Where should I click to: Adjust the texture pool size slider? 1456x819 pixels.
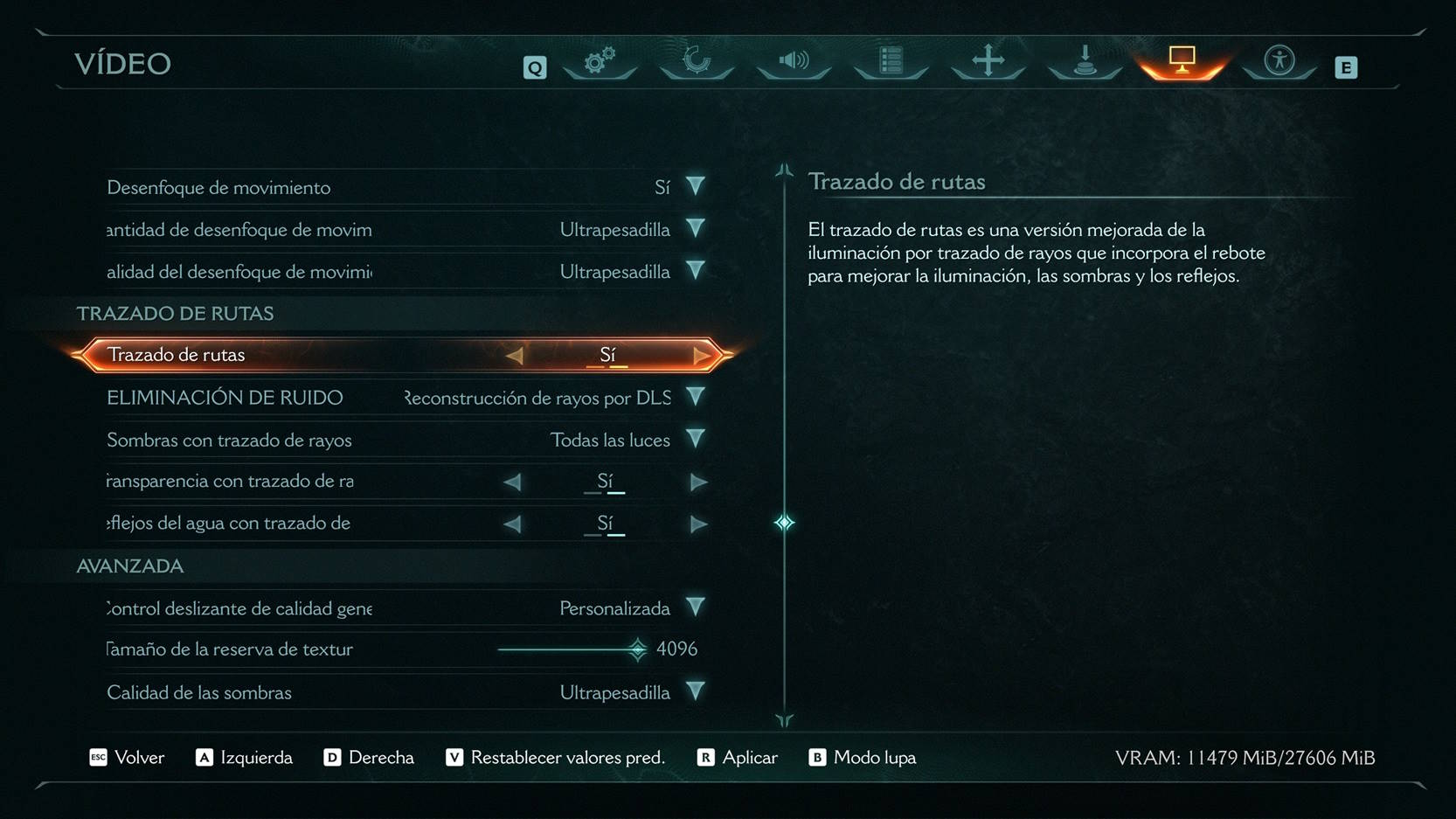coord(637,649)
